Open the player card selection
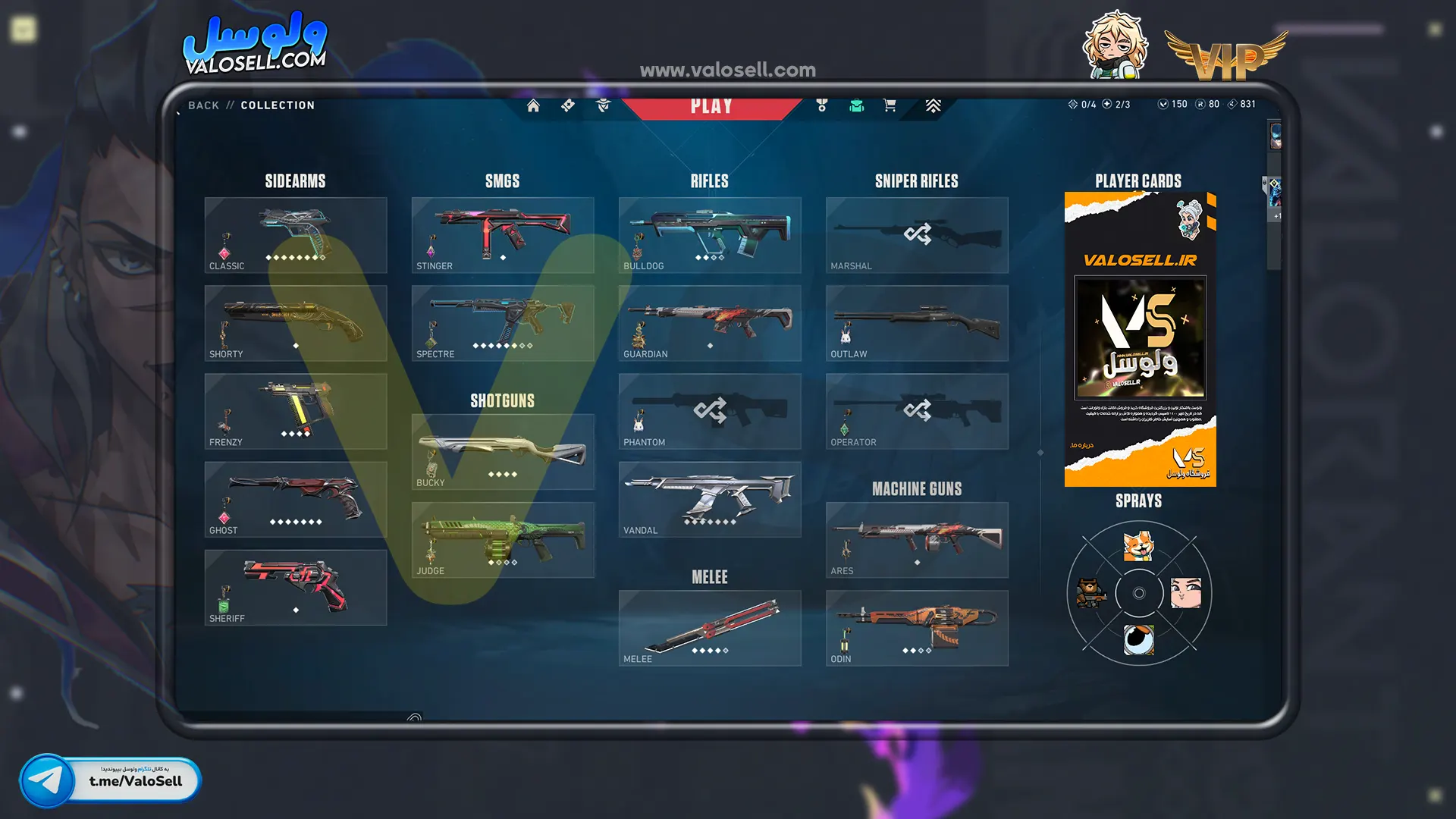Viewport: 1456px width, 819px height. coord(1140,339)
